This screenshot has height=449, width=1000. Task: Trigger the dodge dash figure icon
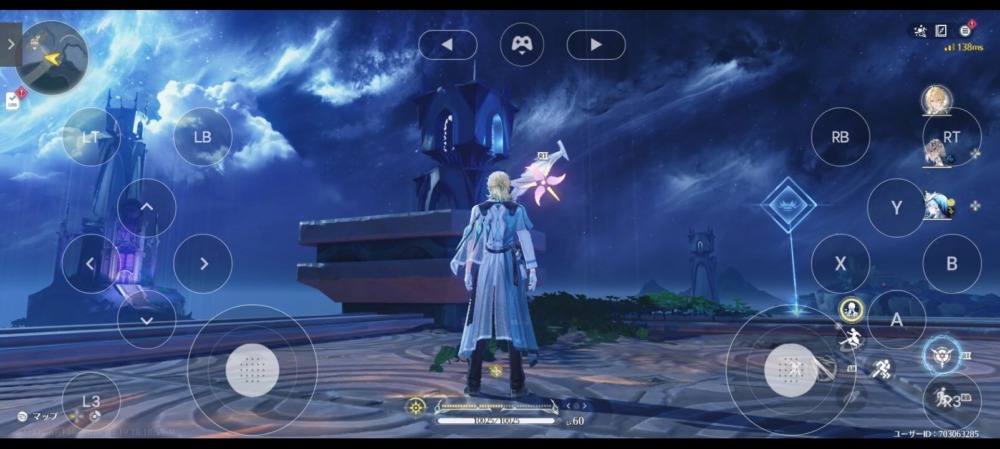tap(850, 338)
